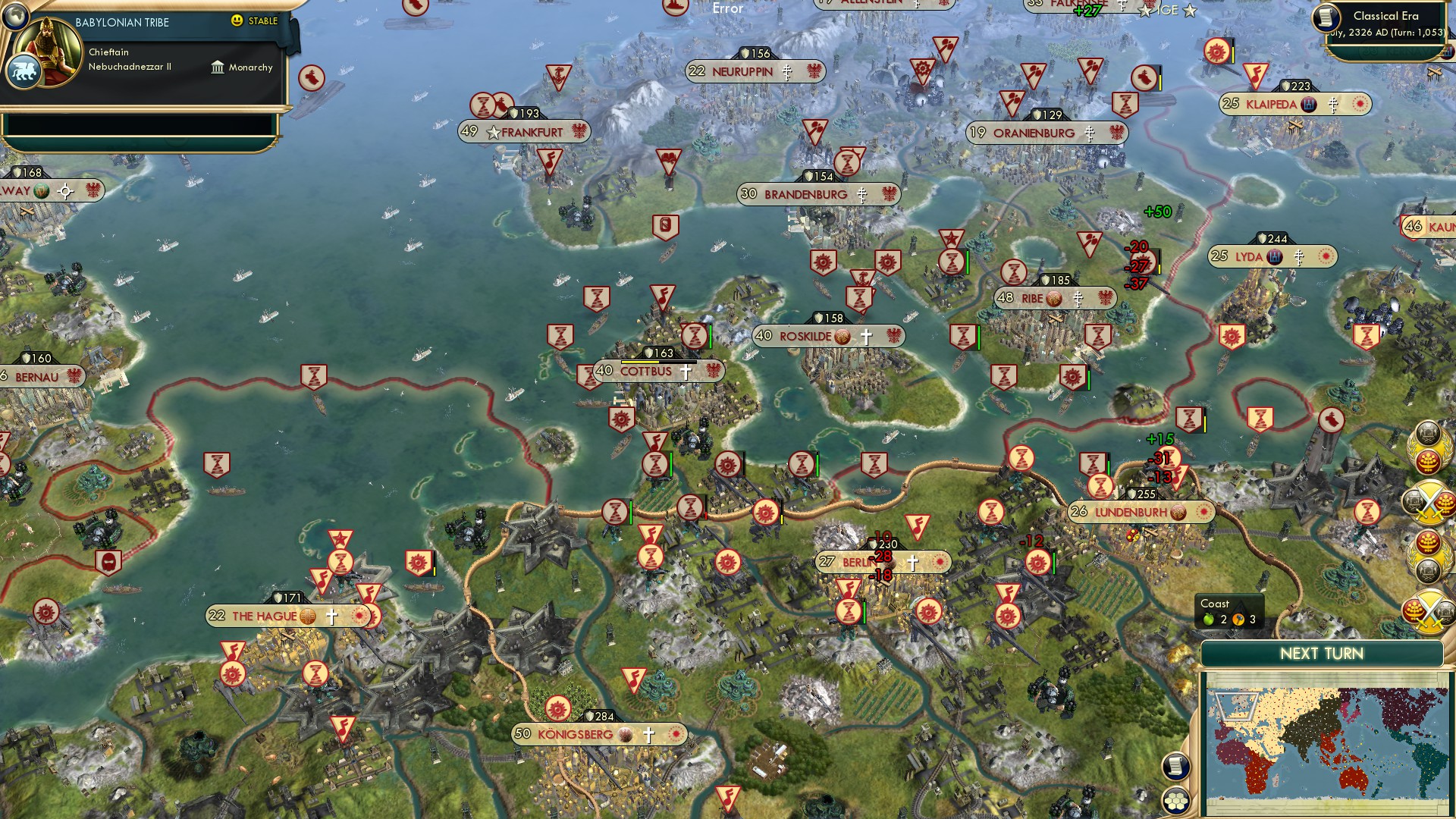This screenshot has height=819, width=1456.
Task: Open the notification log scroll icon near minimap
Action: click(1178, 767)
